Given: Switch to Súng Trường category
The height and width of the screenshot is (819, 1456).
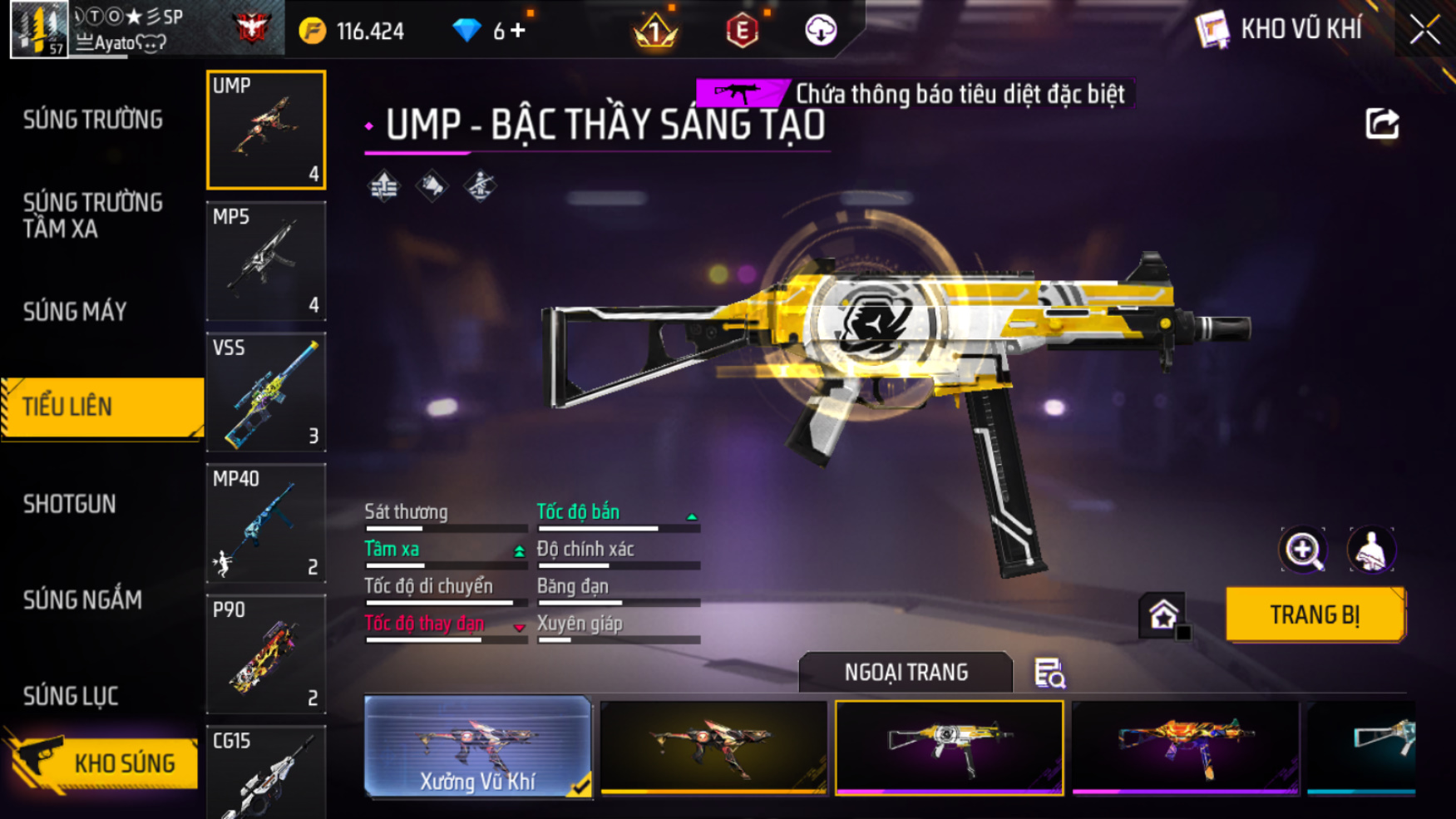Looking at the screenshot, I should point(93,121).
